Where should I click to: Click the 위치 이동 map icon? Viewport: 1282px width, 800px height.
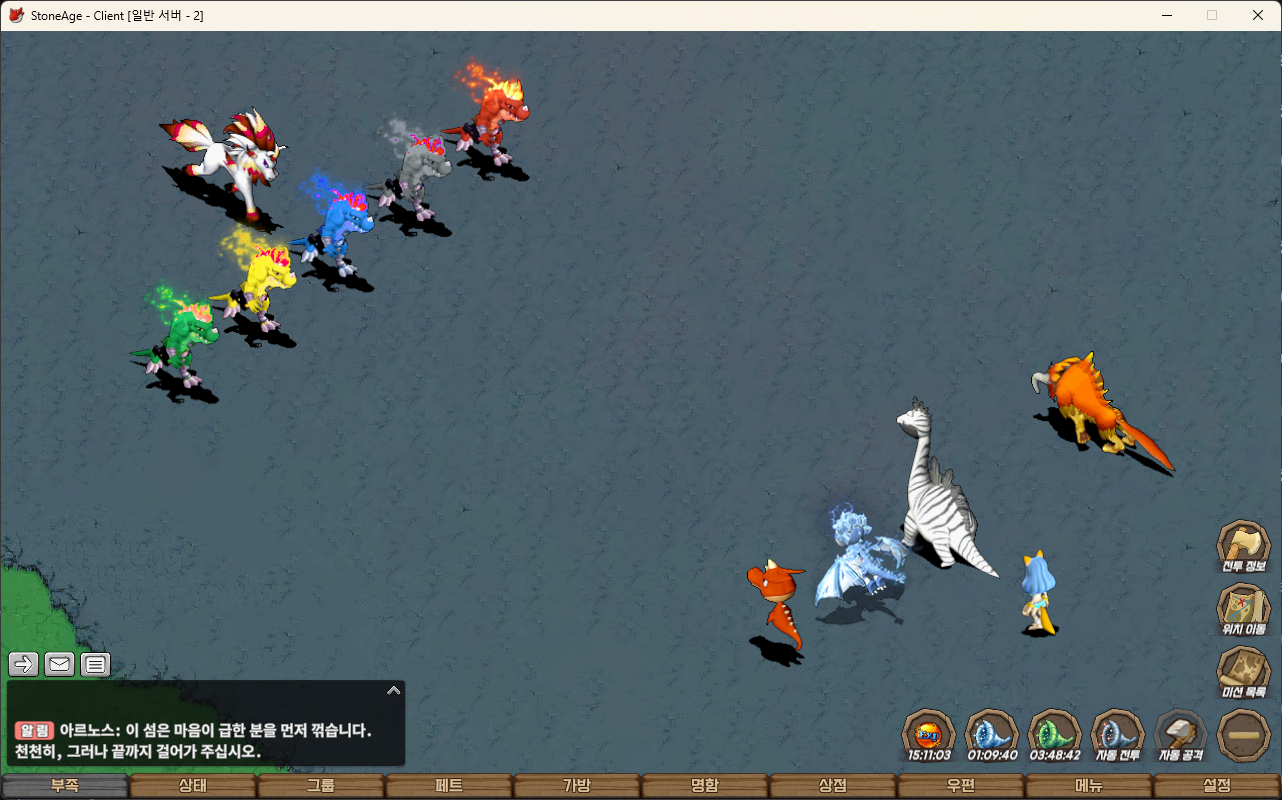click(1243, 609)
